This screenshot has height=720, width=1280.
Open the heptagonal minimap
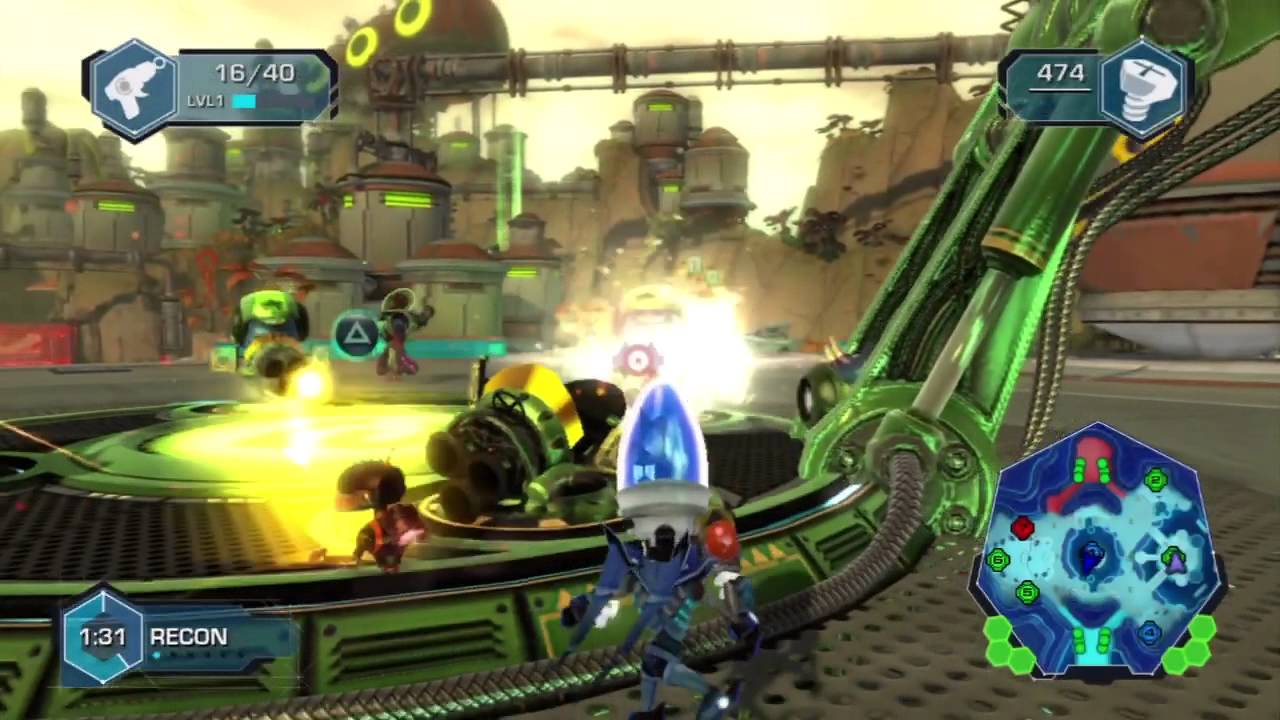[x=1098, y=550]
